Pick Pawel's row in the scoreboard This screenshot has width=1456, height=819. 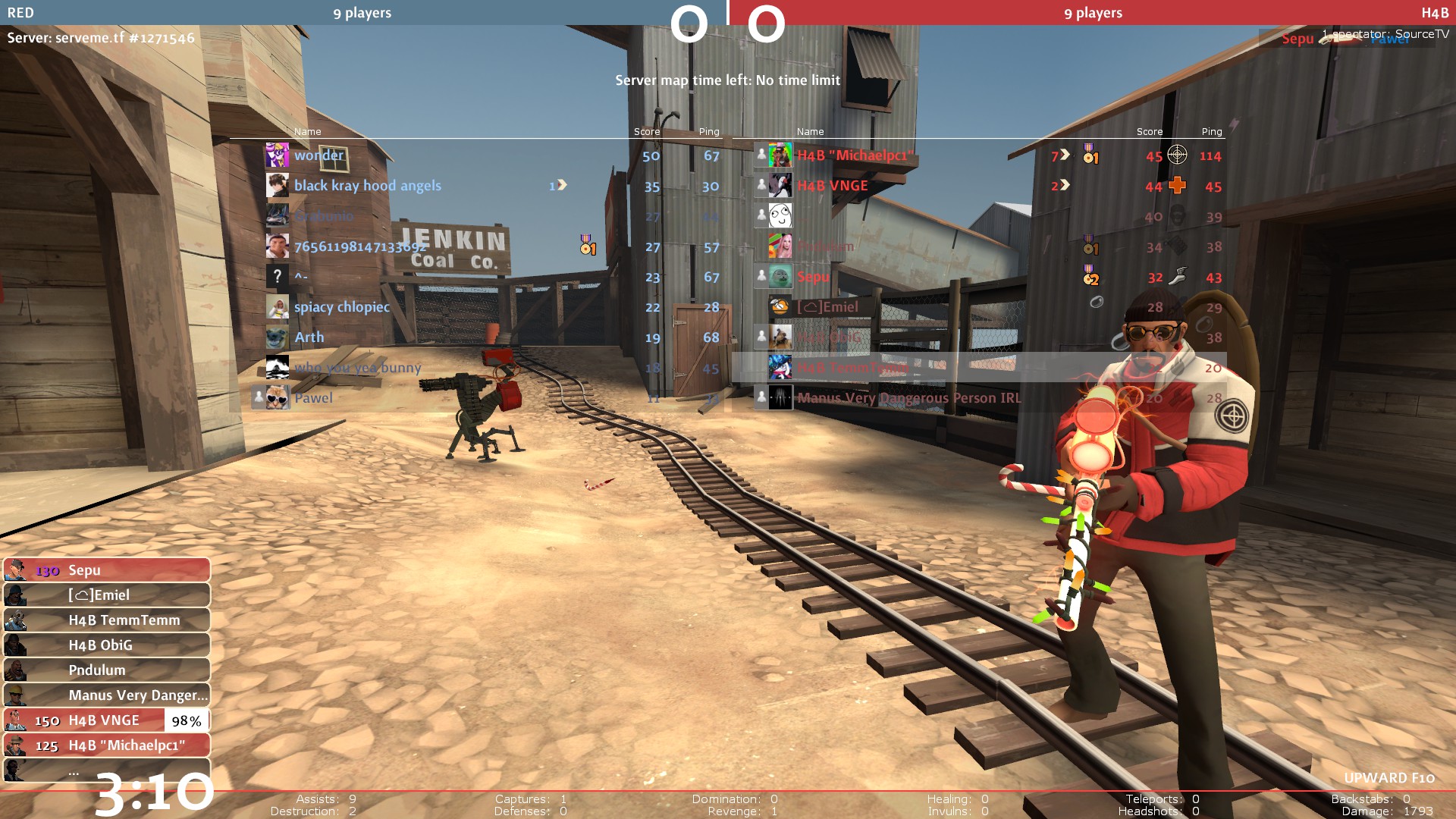point(313,398)
